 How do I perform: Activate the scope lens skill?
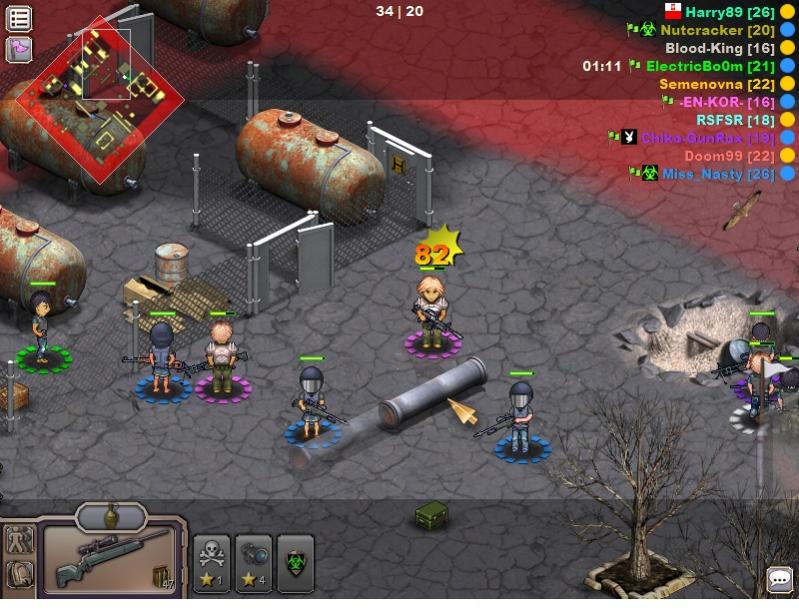pos(253,563)
